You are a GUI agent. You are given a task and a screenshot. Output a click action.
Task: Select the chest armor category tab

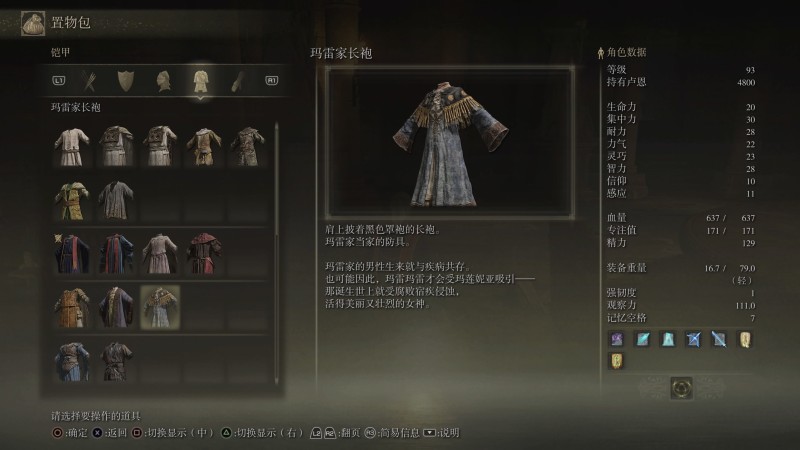tap(200, 80)
